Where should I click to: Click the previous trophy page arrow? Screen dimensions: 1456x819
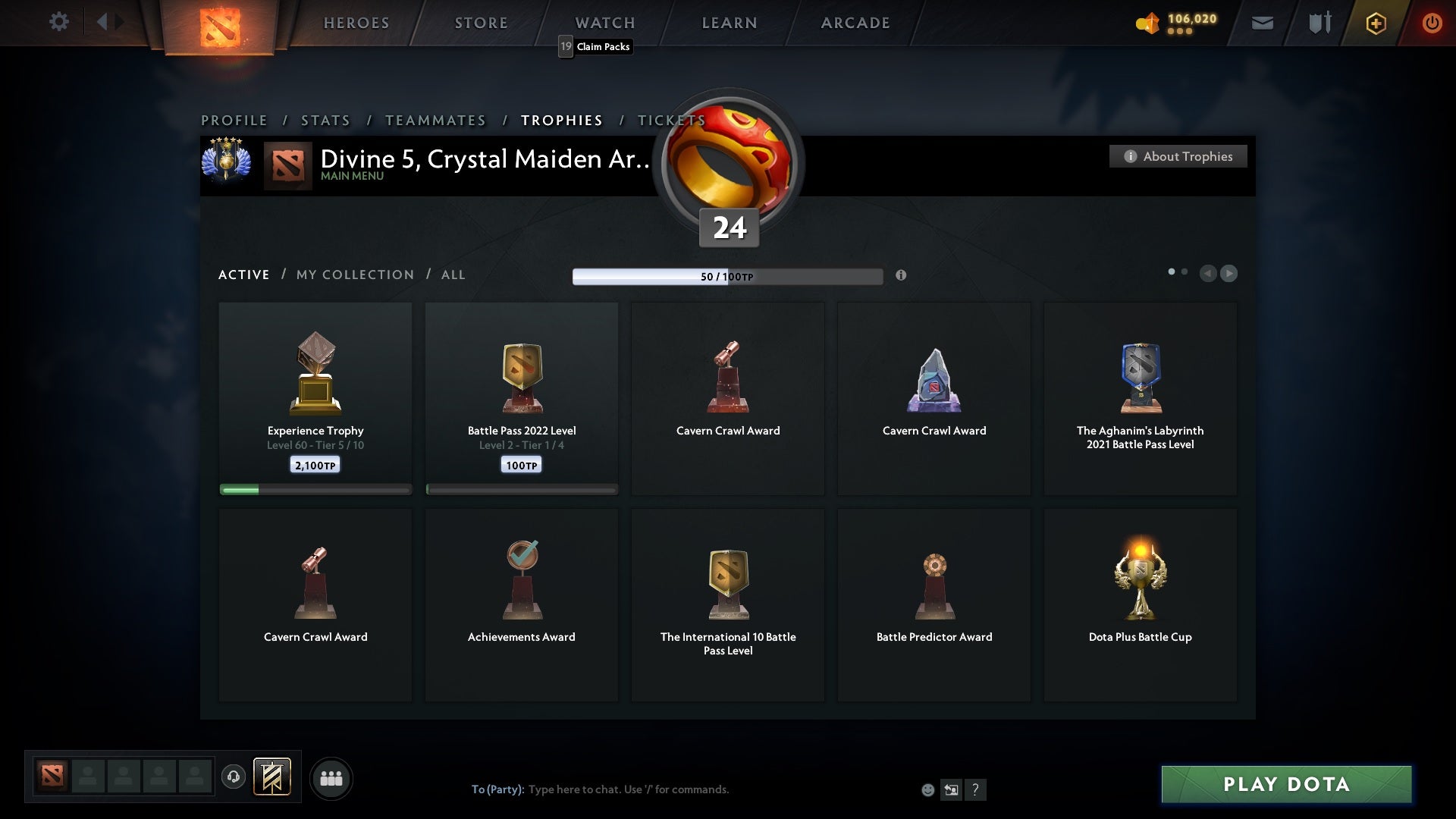[1210, 274]
